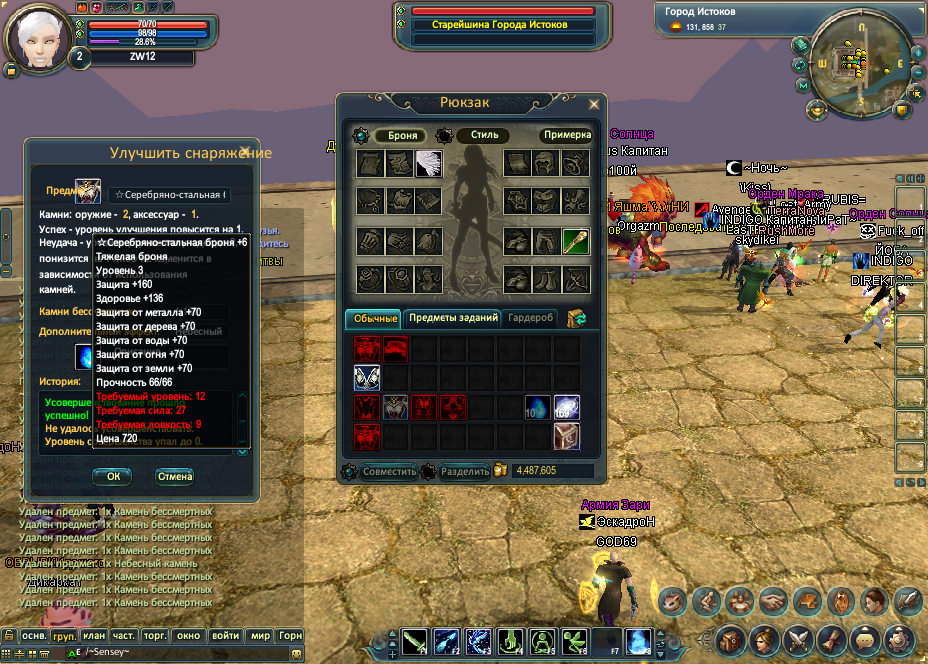This screenshot has height=664, width=928.
Task: Confirm the upgrade with the ОК button
Action: (x=112, y=477)
